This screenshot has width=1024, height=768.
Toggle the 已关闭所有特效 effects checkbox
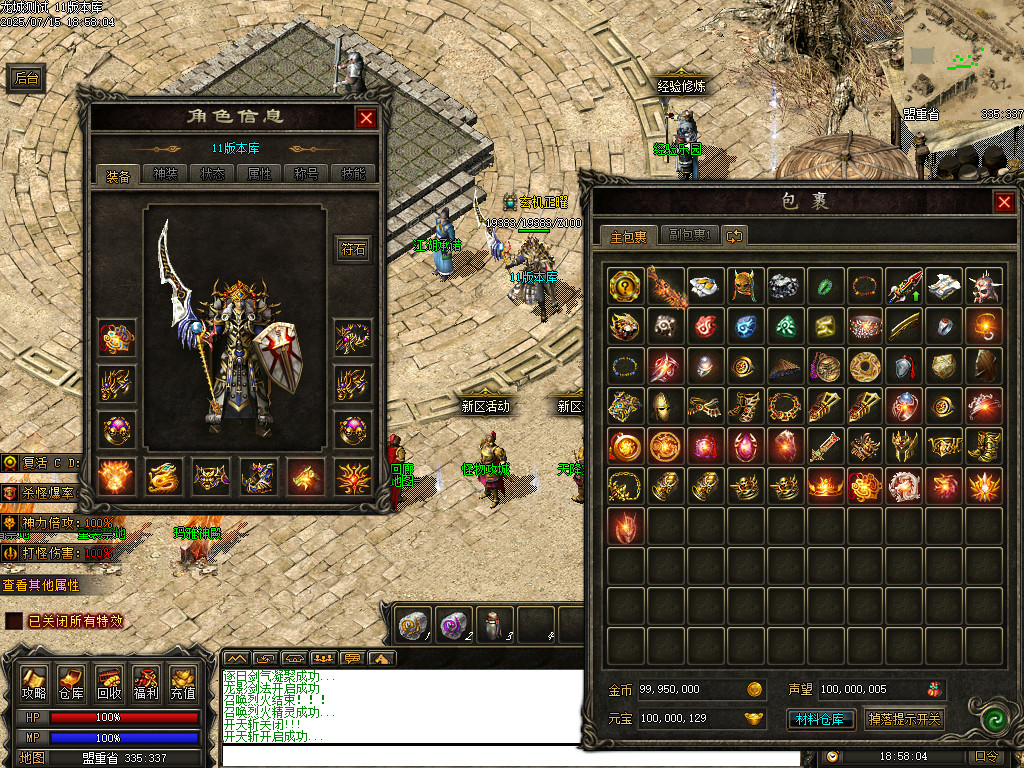click(x=13, y=621)
